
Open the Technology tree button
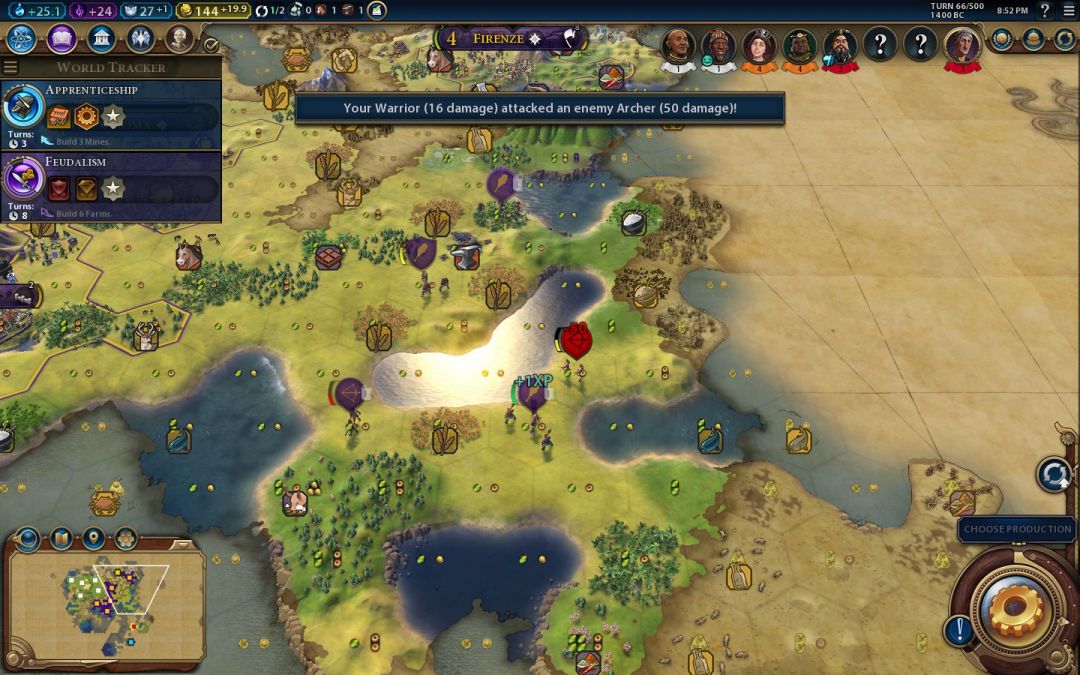(23, 39)
